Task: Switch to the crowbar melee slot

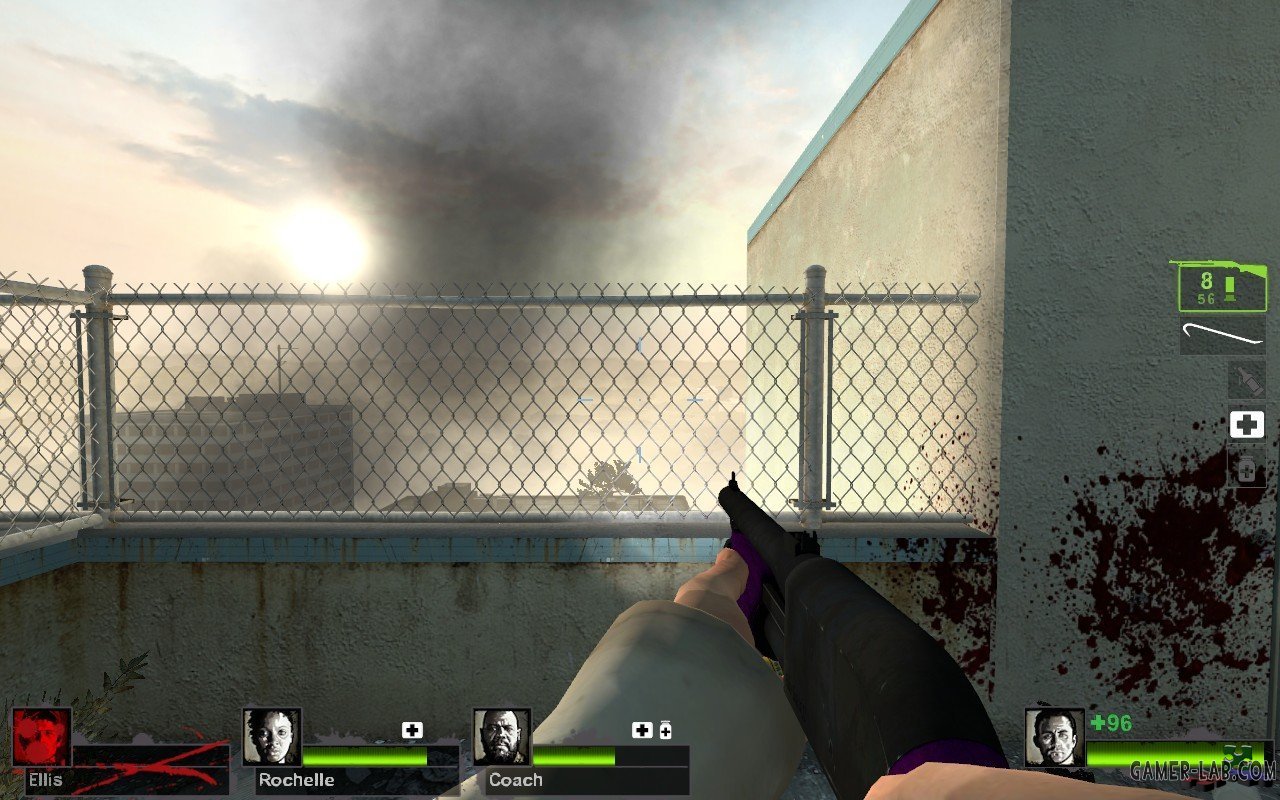Action: [x=1222, y=335]
